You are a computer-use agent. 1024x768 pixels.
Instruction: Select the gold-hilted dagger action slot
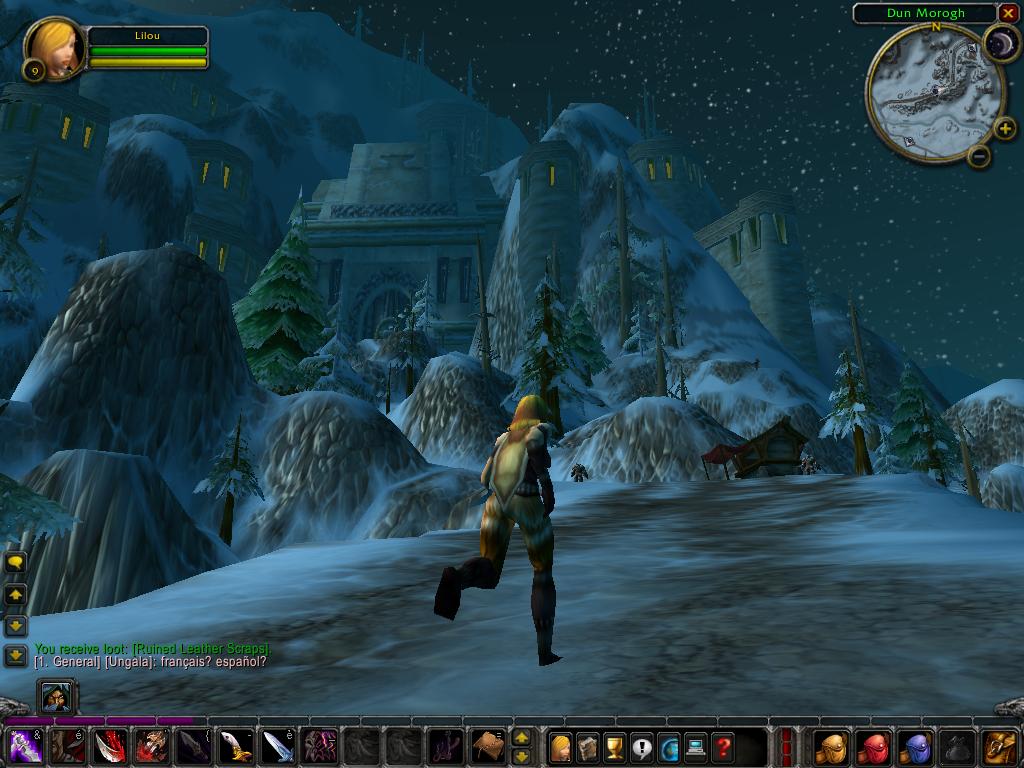(x=235, y=747)
